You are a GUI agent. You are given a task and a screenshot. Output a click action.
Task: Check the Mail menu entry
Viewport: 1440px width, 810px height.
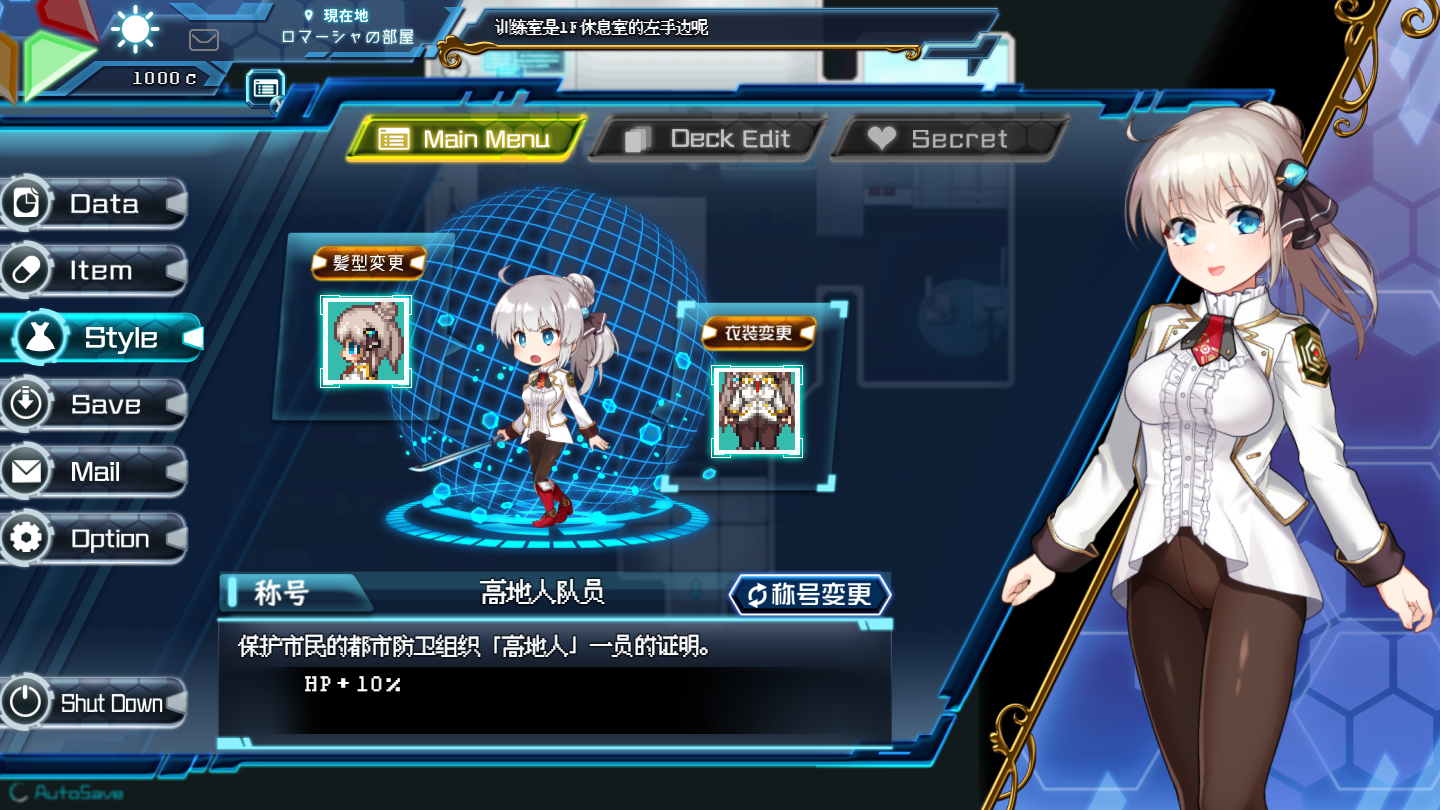(x=95, y=472)
